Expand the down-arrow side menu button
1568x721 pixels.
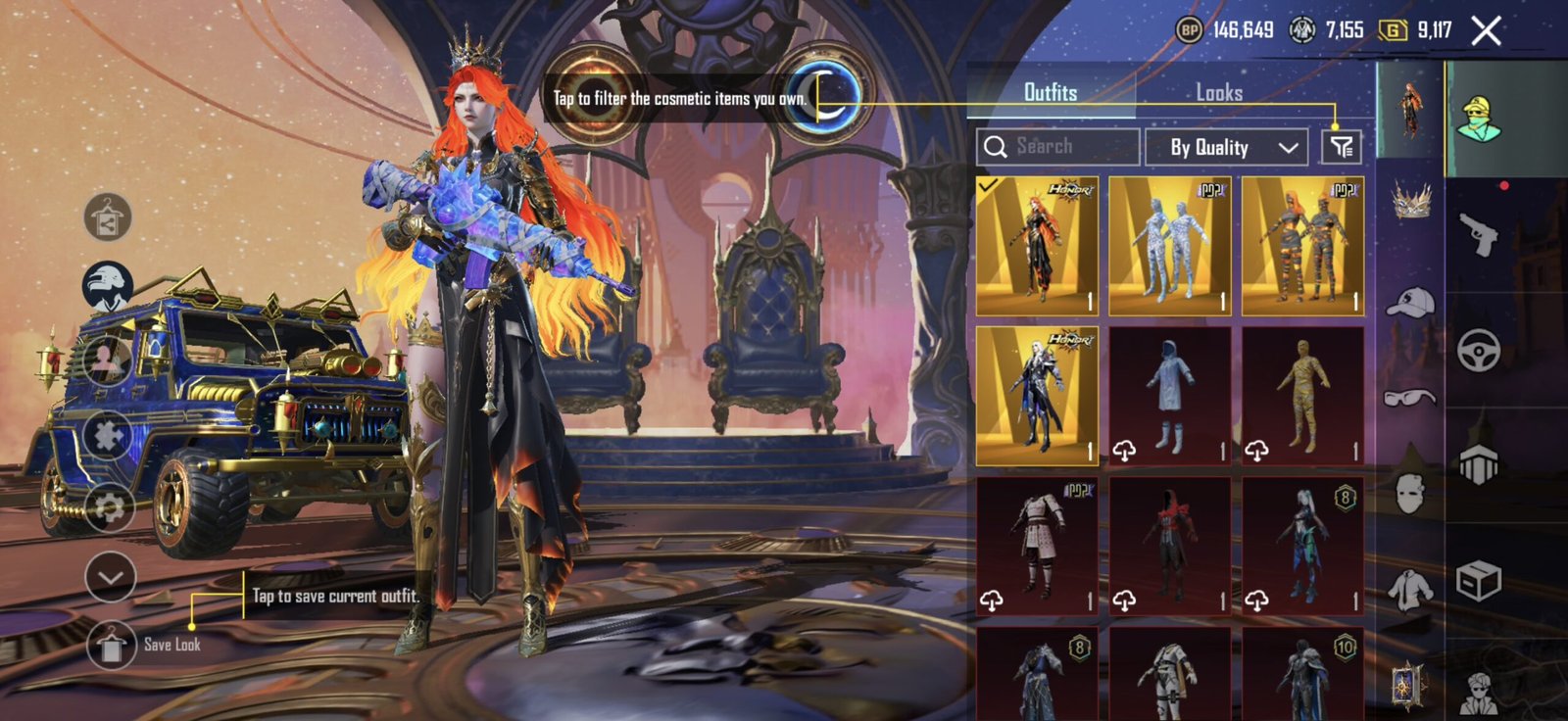tap(110, 577)
